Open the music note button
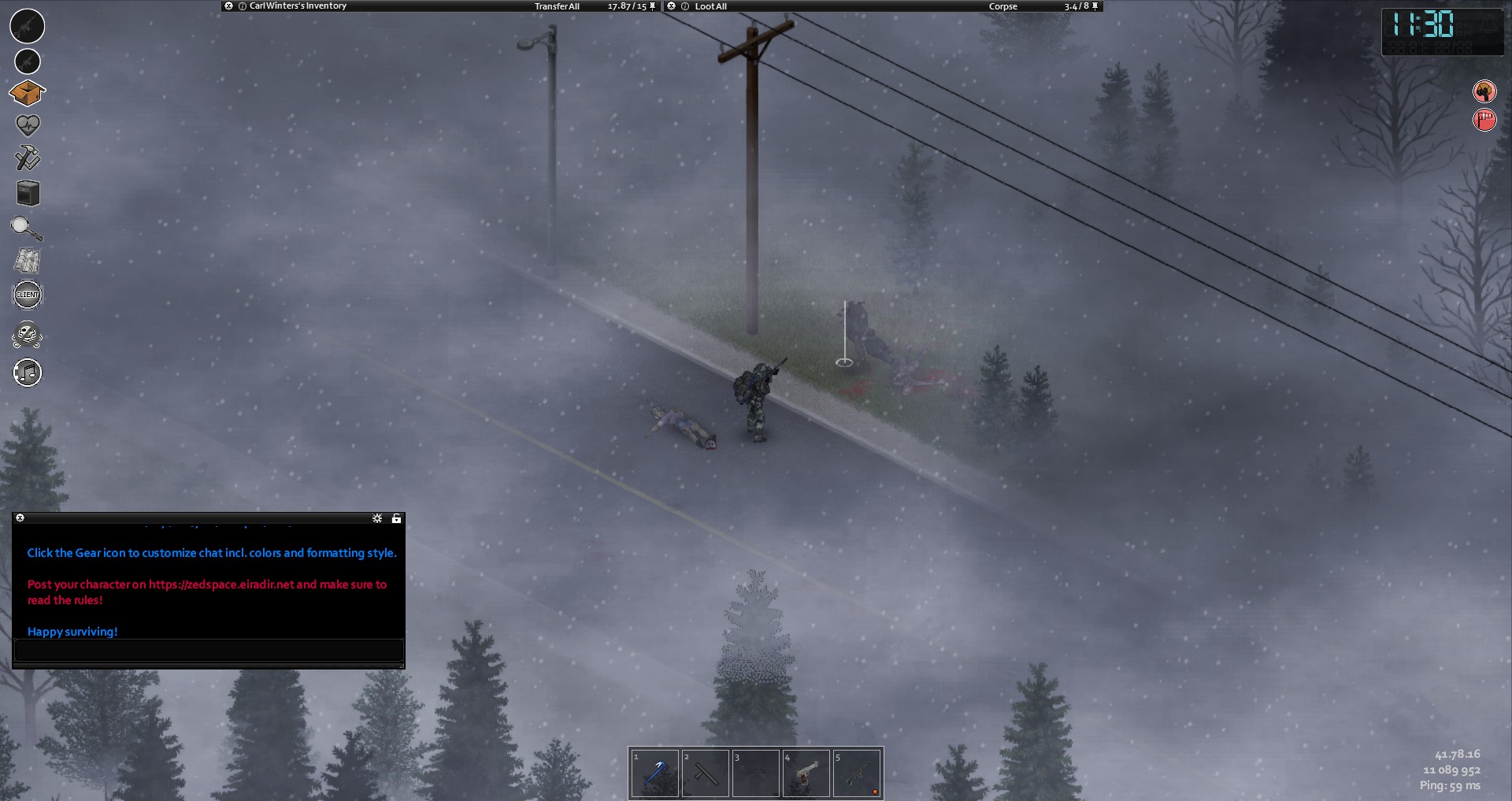The height and width of the screenshot is (801, 1512). click(28, 373)
